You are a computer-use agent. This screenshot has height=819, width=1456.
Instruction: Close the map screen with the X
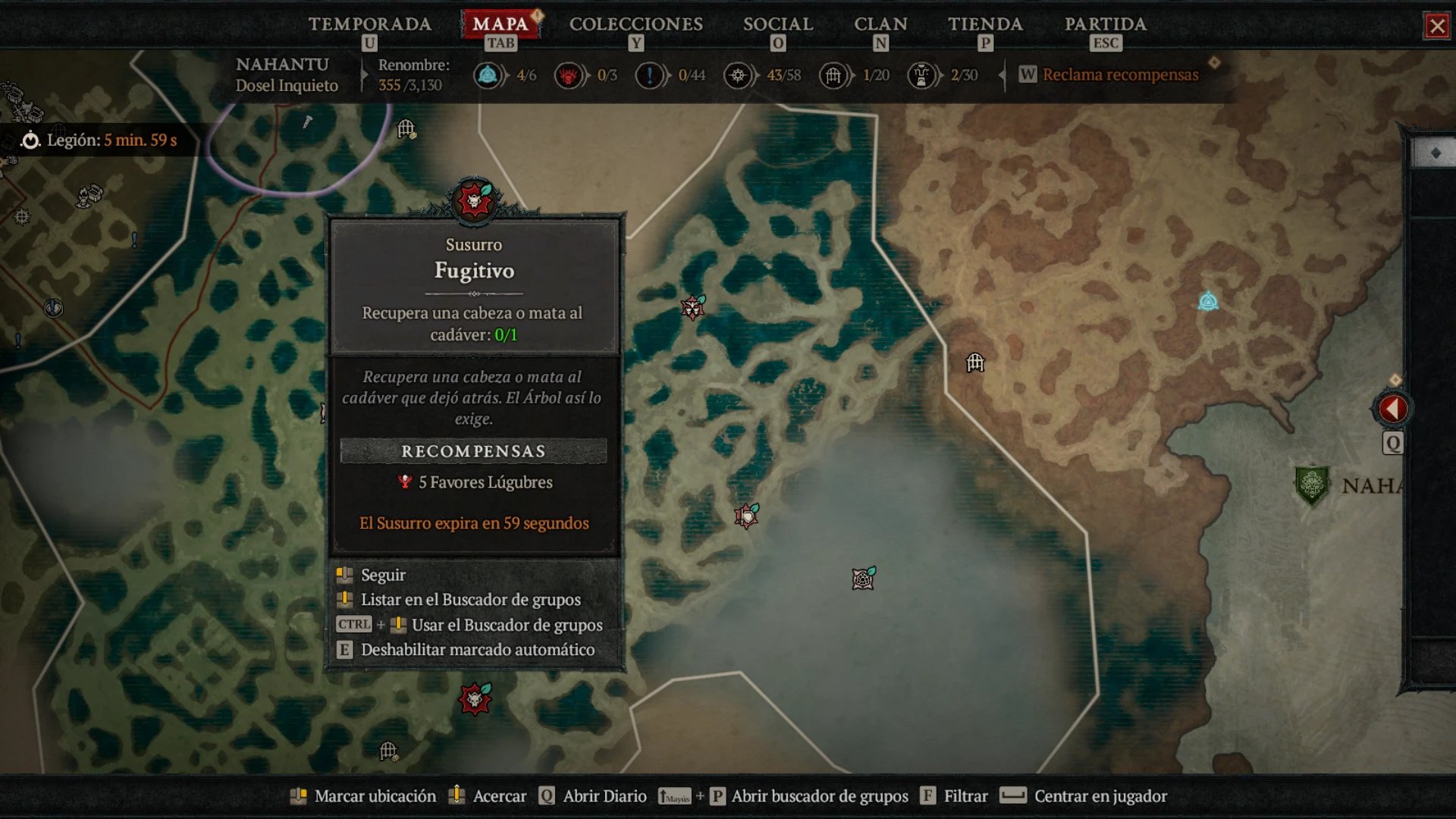point(1437,27)
